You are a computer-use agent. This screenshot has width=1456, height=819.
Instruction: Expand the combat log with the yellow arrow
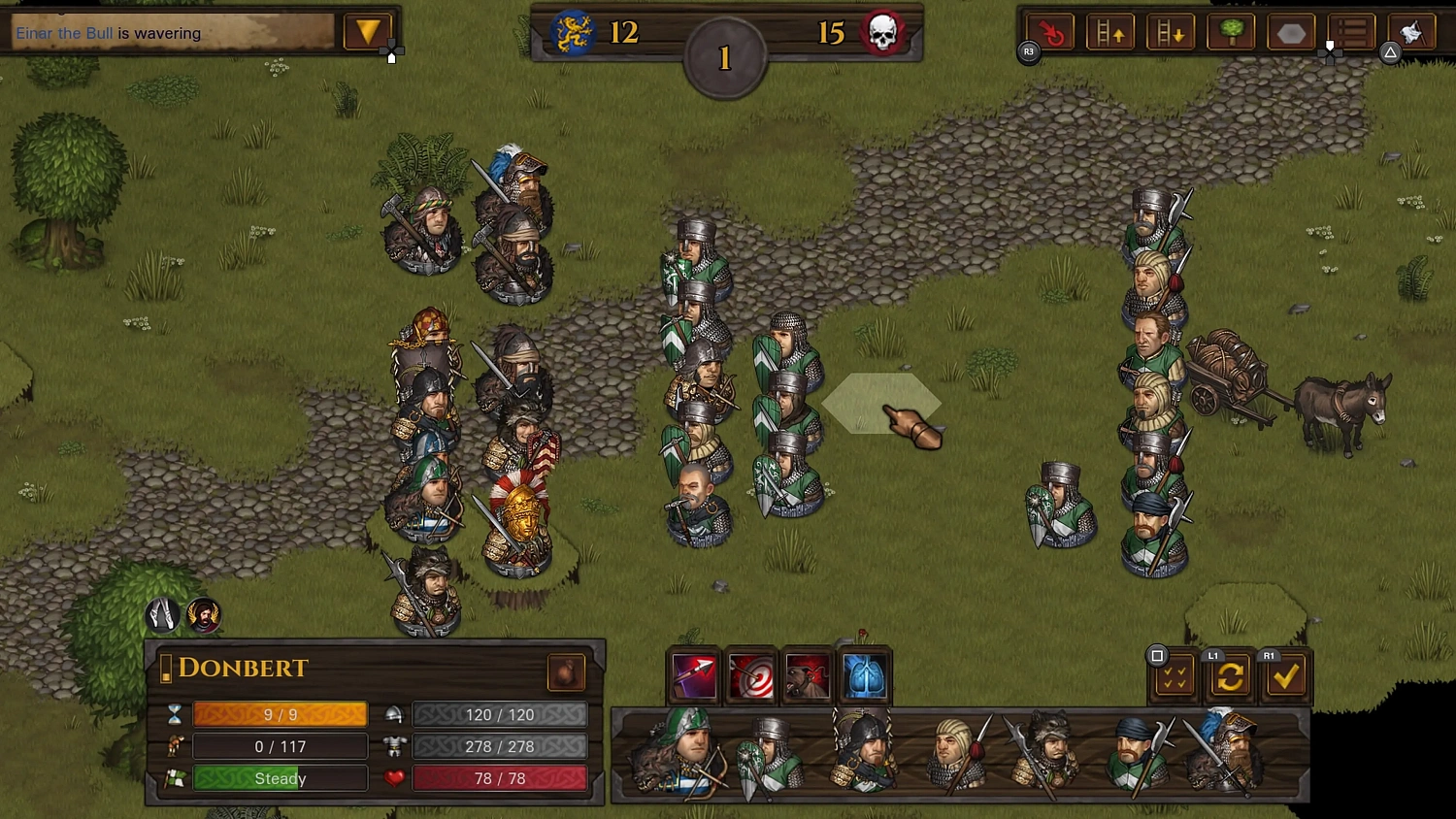pyautogui.click(x=368, y=32)
